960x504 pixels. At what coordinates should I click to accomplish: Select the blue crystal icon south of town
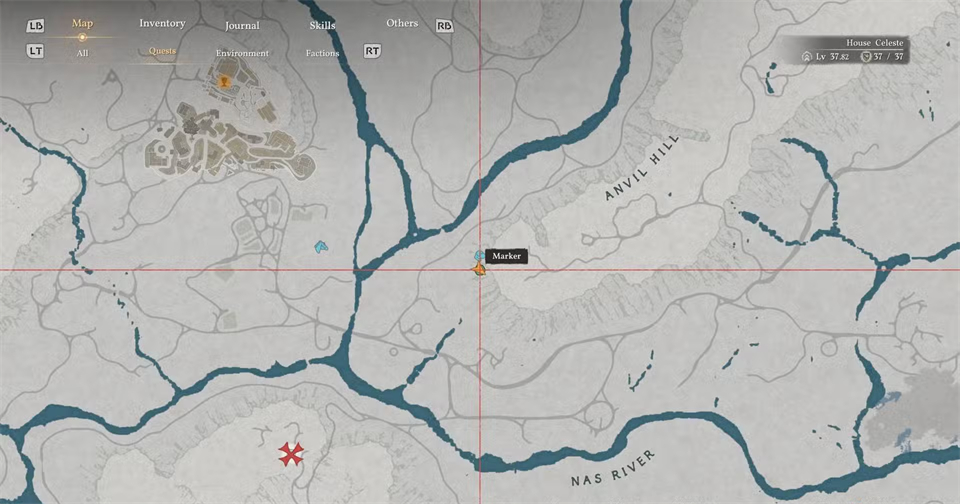click(x=321, y=246)
